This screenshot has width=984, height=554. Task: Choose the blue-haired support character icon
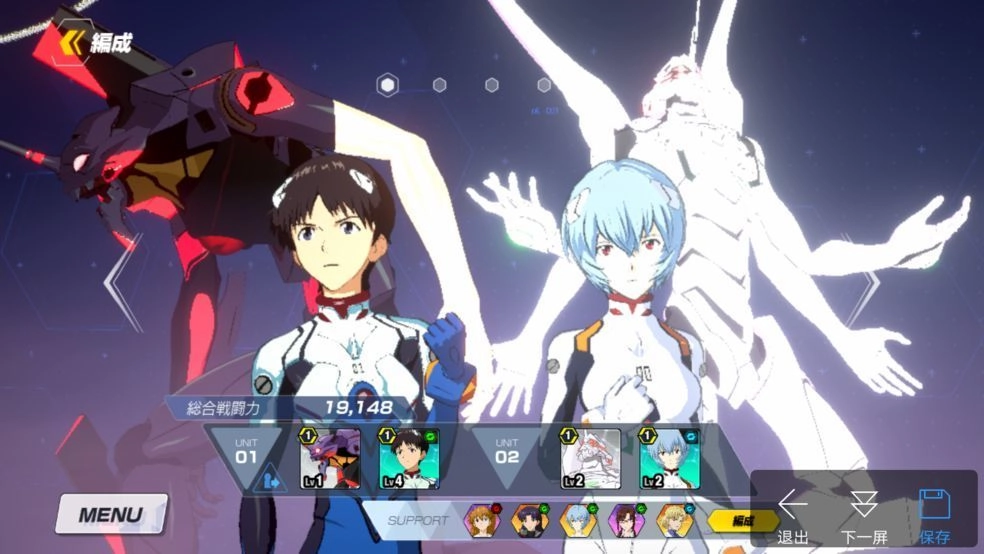[576, 520]
